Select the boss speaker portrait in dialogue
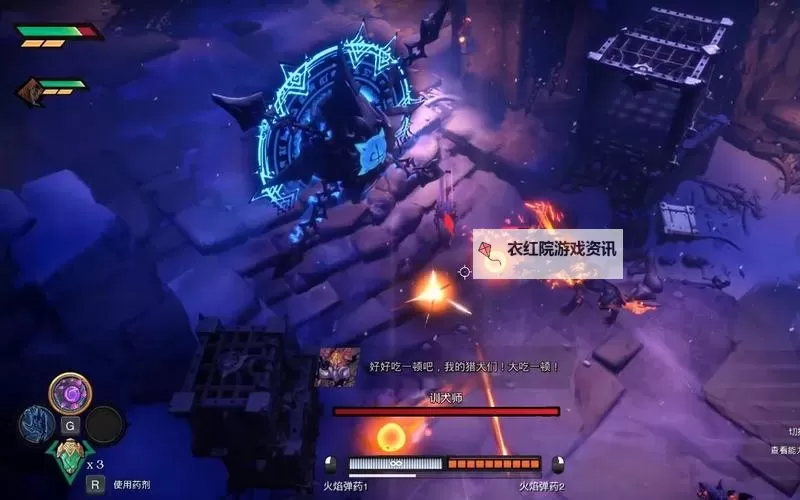This screenshot has height=500, width=800. 337,367
